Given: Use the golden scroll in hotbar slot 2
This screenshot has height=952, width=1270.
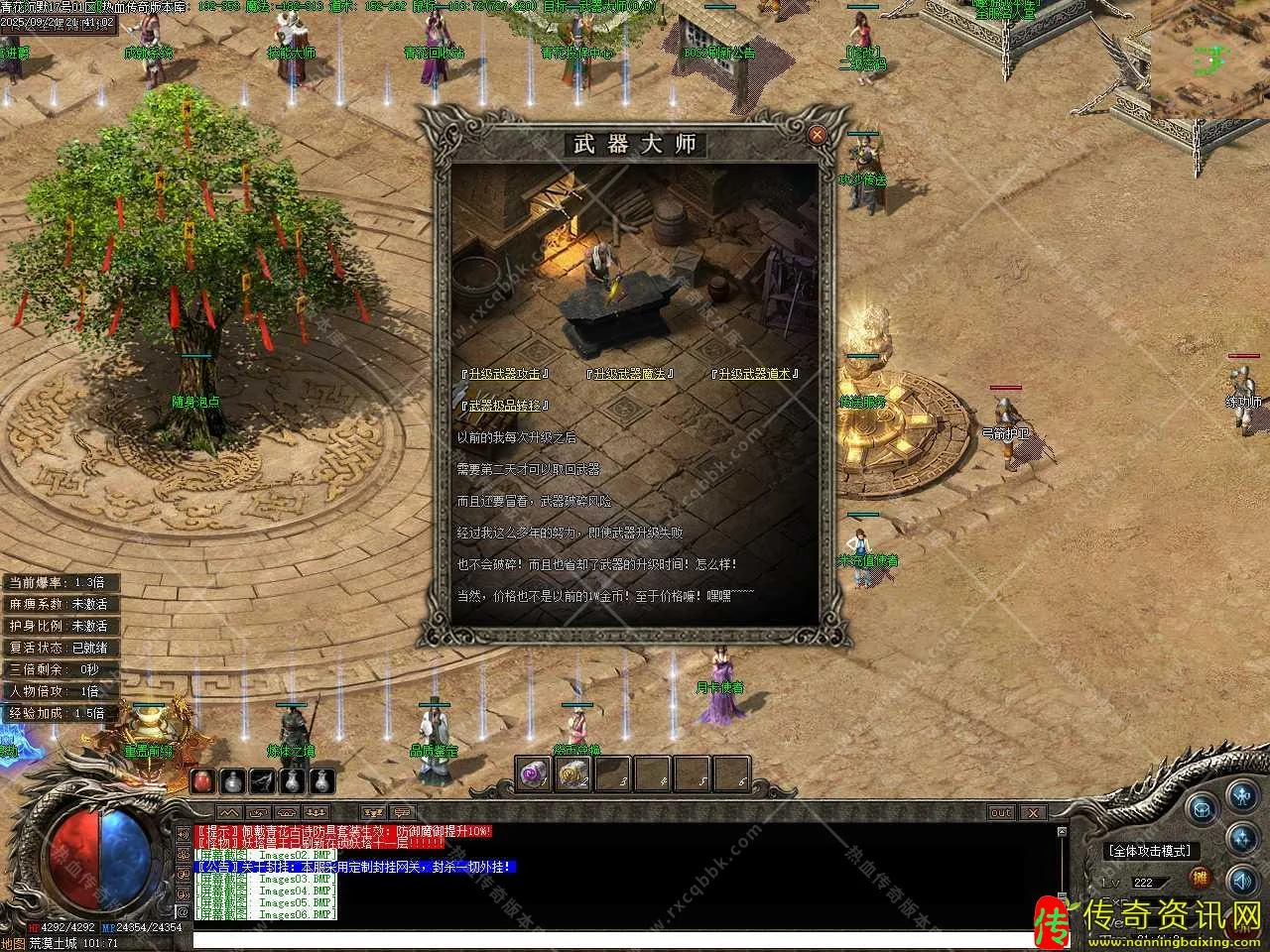Looking at the screenshot, I should [x=573, y=773].
